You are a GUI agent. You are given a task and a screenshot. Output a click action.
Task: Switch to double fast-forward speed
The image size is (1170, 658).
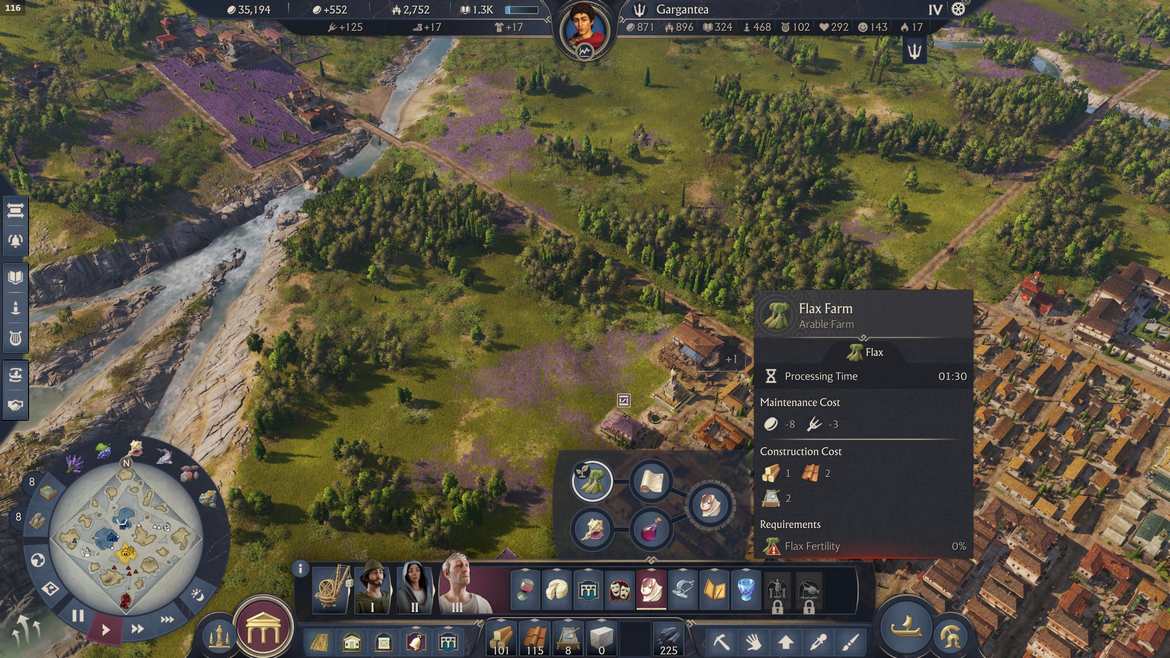coord(138,629)
